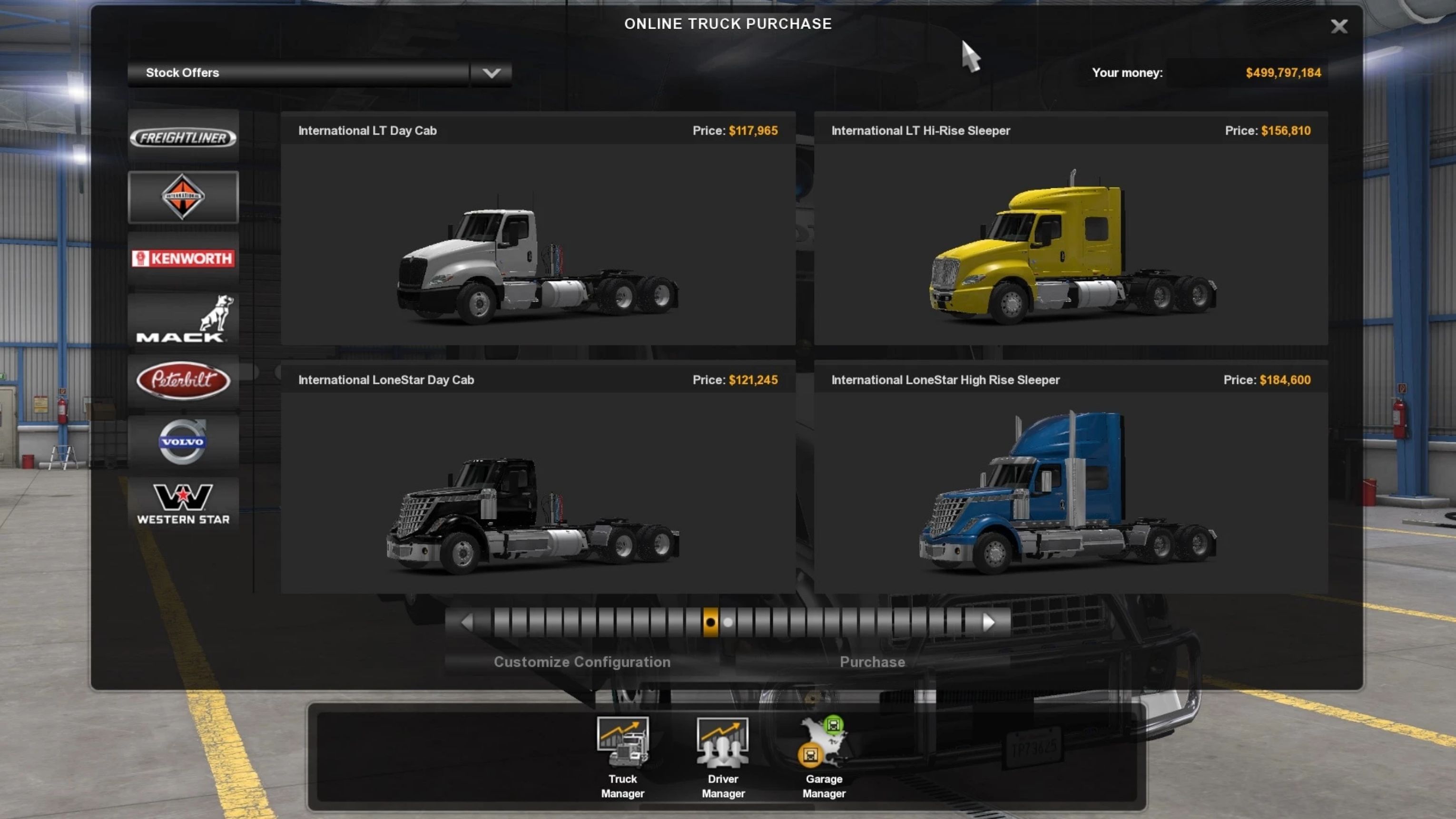Click Customize Configuration
The image size is (1456, 819).
tap(581, 662)
